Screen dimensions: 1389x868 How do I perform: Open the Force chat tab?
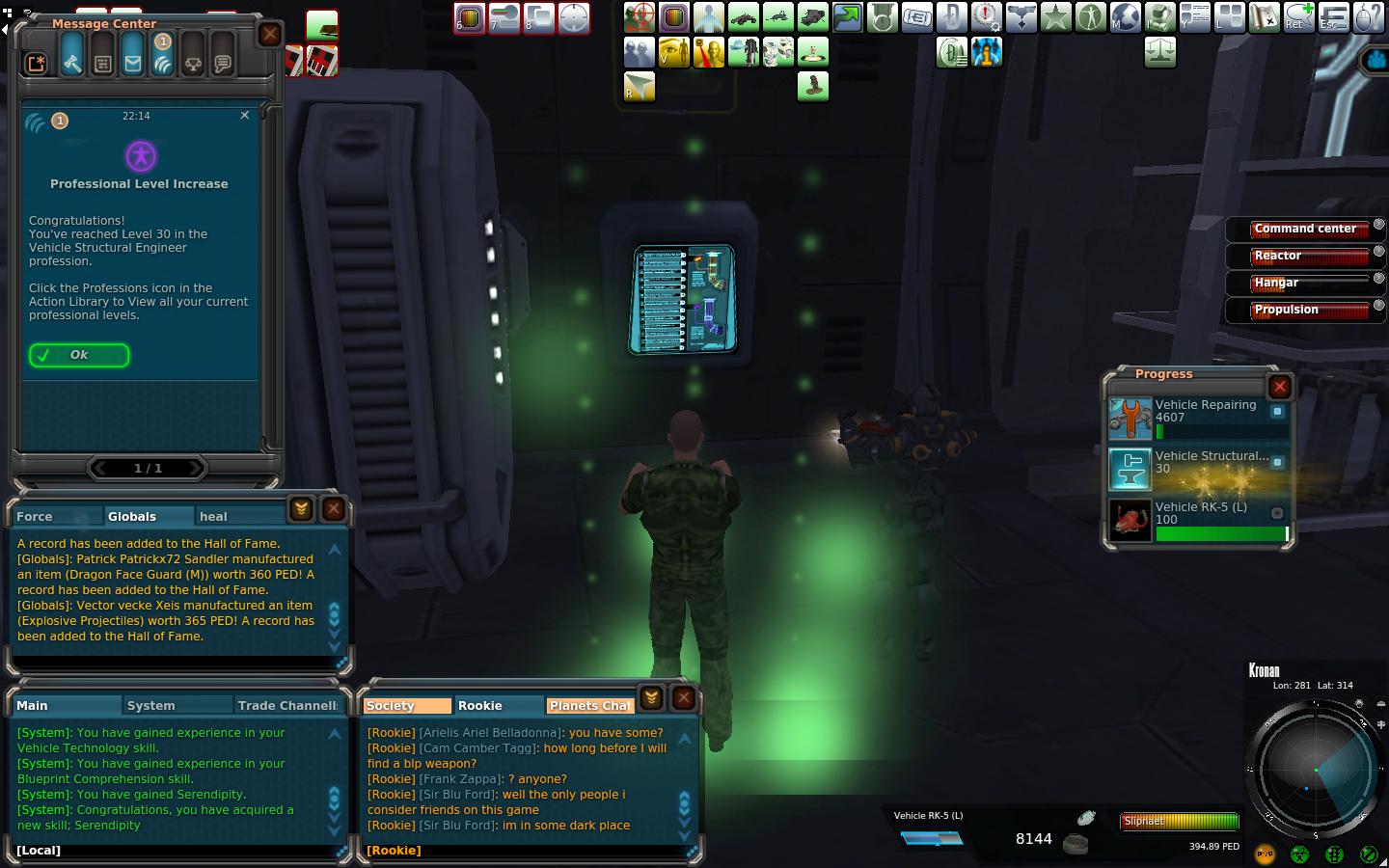(35, 516)
